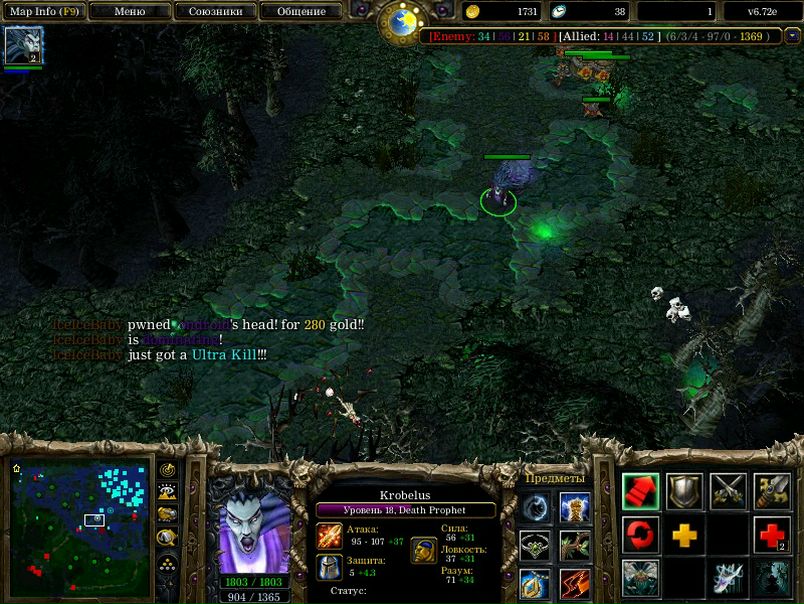Open the Общение chat log menu
Screen dimensions: 804x604
point(301,12)
